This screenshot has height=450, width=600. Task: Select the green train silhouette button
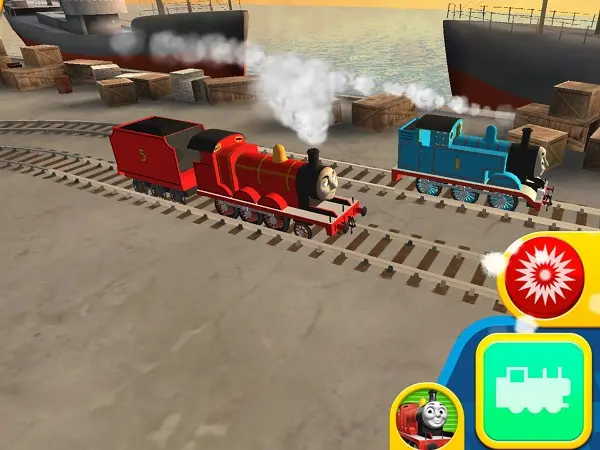pyautogui.click(x=533, y=389)
